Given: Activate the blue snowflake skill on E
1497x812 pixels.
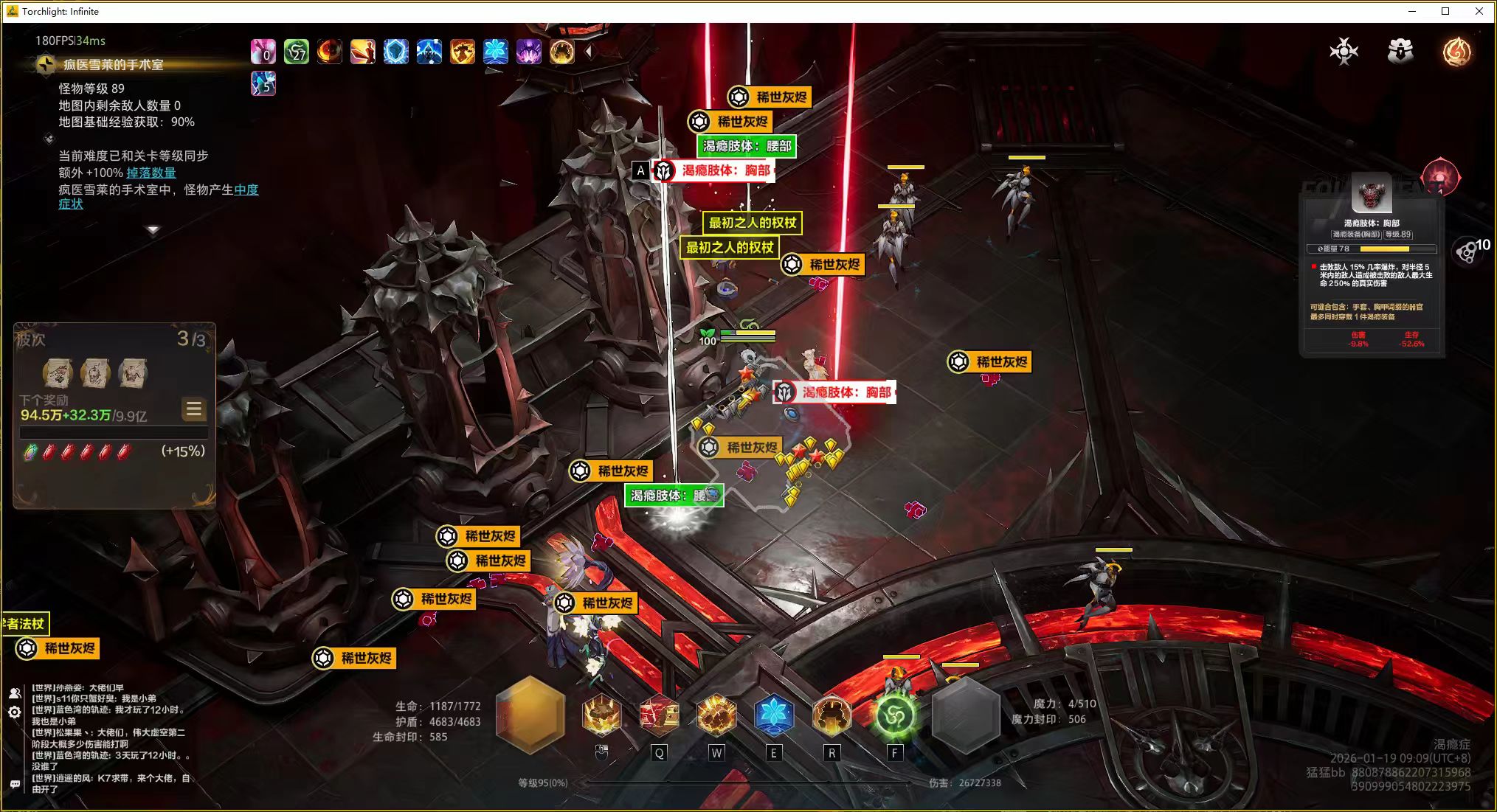Looking at the screenshot, I should point(773,715).
